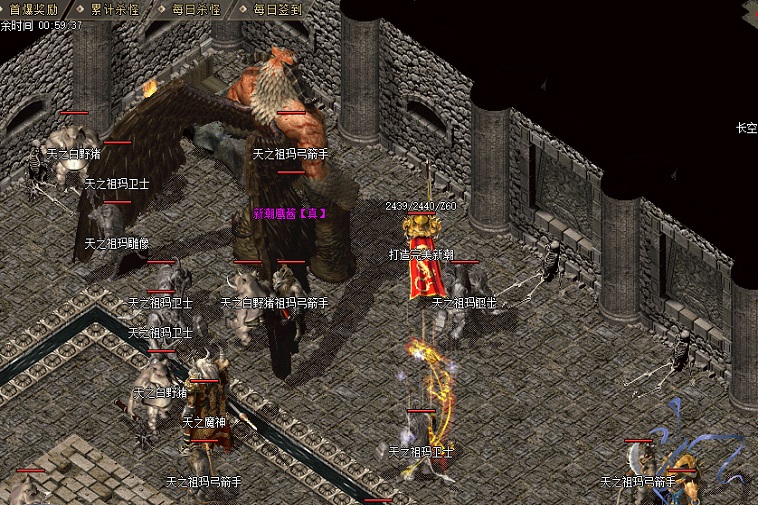Viewport: 758px width, 505px height.
Task: Open the 每日签到 daily sign-in menu
Action: [x=277, y=9]
